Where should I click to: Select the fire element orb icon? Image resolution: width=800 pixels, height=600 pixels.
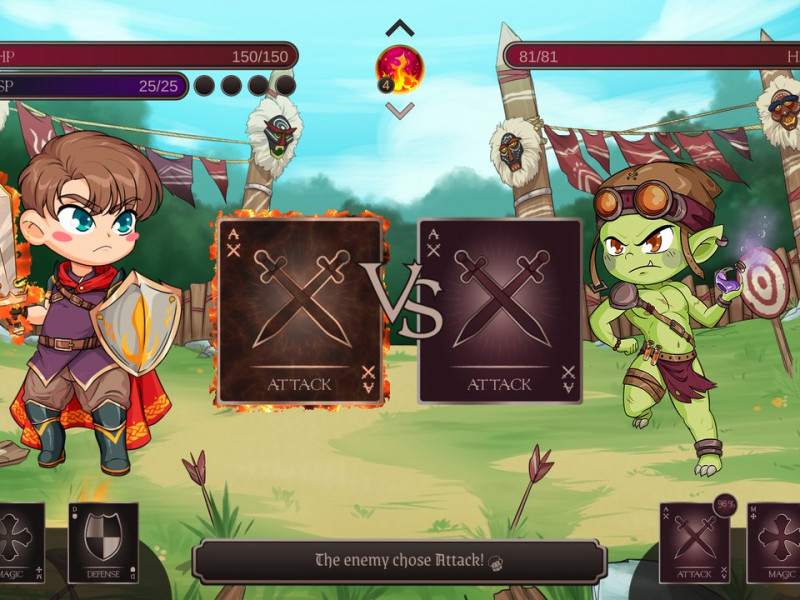(x=400, y=68)
